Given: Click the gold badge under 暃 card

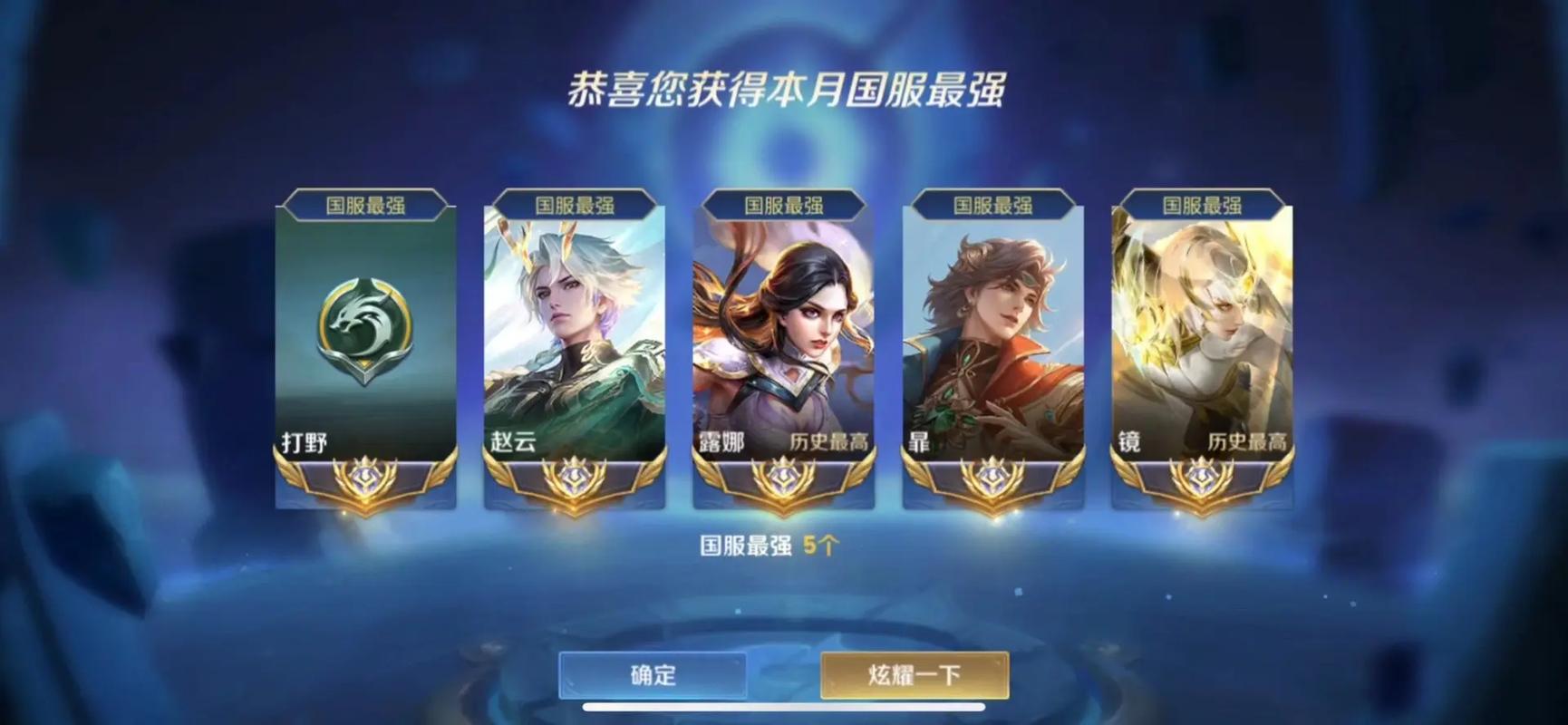Looking at the screenshot, I should pos(993,478).
